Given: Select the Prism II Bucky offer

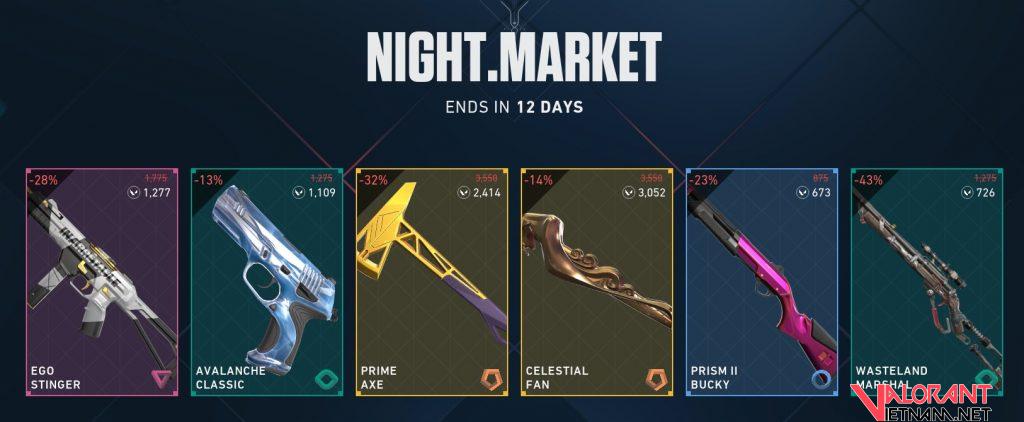Looking at the screenshot, I should [x=761, y=282].
